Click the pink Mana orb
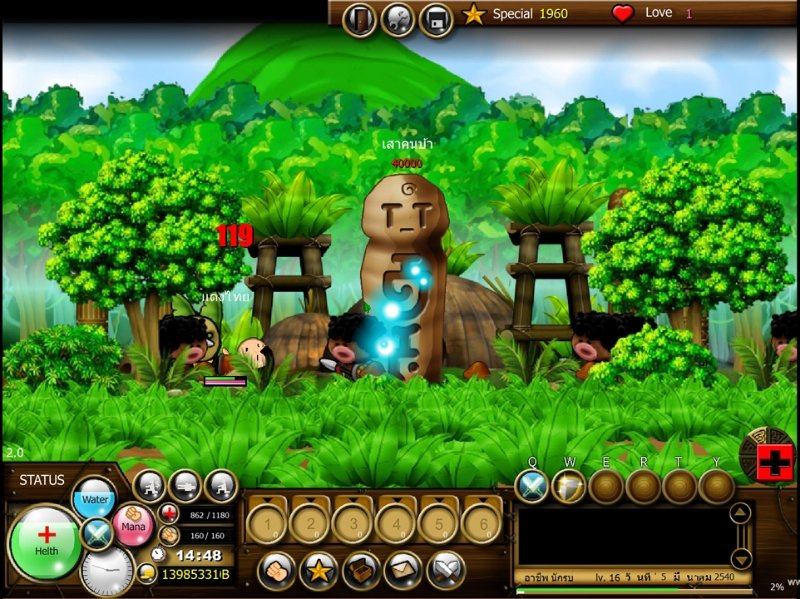800x599 pixels. (132, 522)
